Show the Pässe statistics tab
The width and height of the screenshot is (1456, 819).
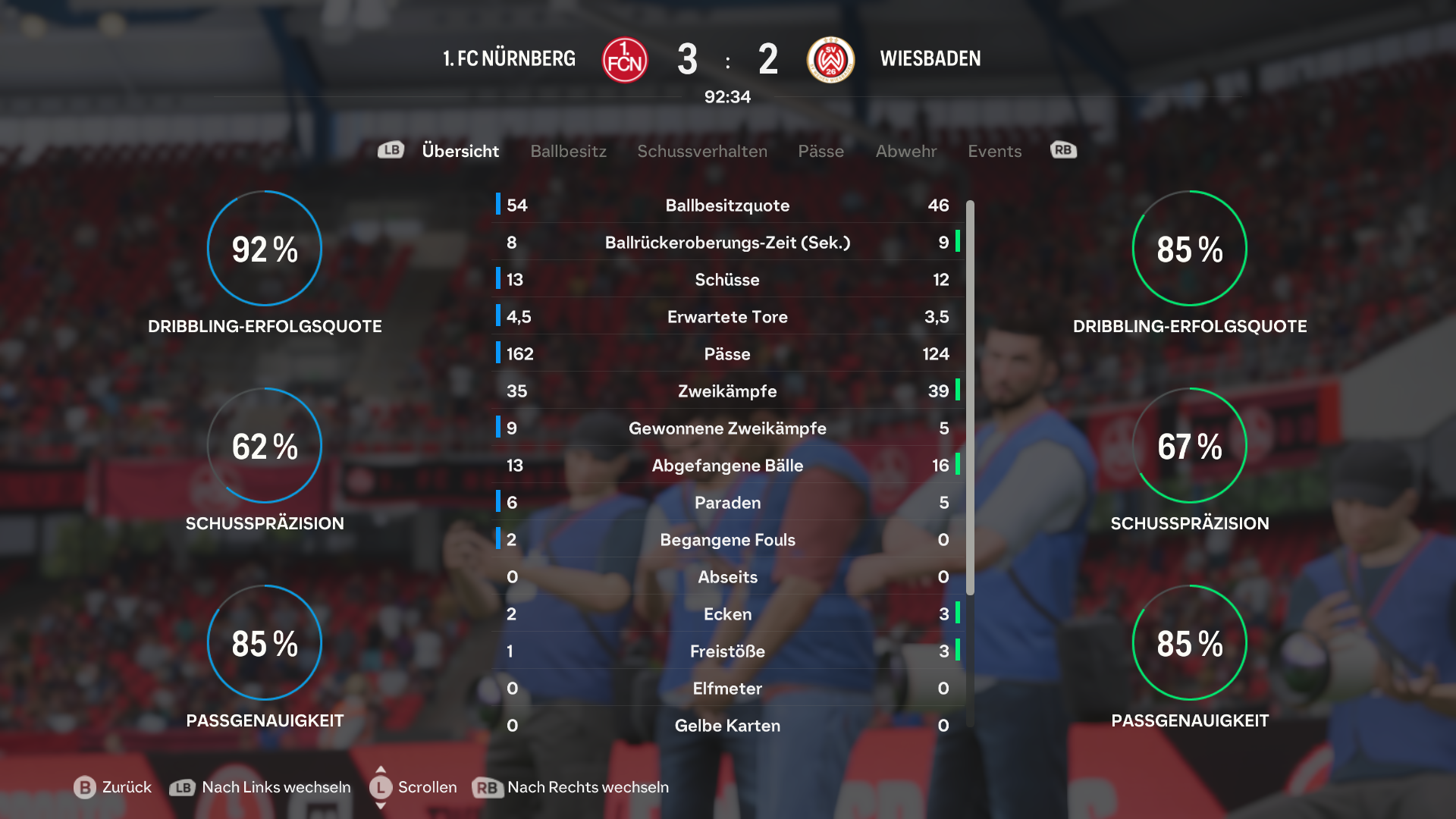tap(821, 151)
